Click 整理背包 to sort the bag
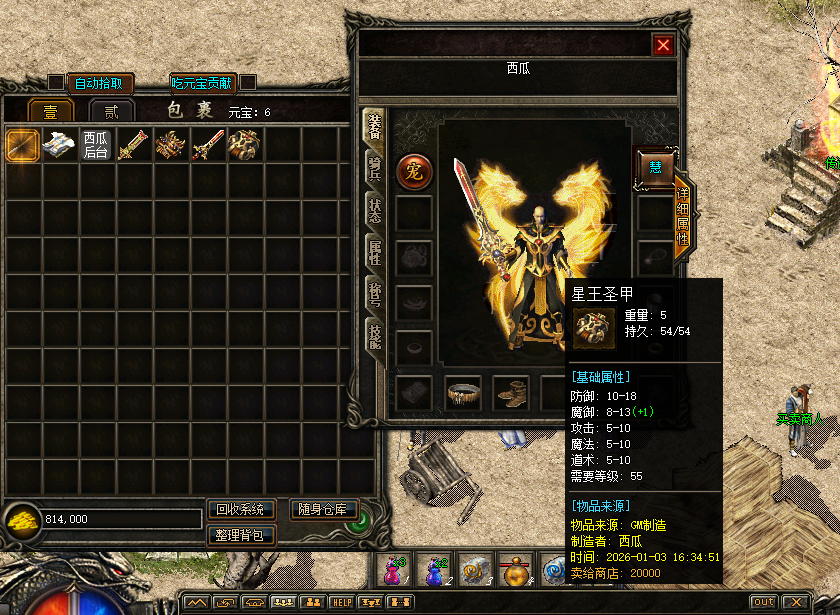 240,536
